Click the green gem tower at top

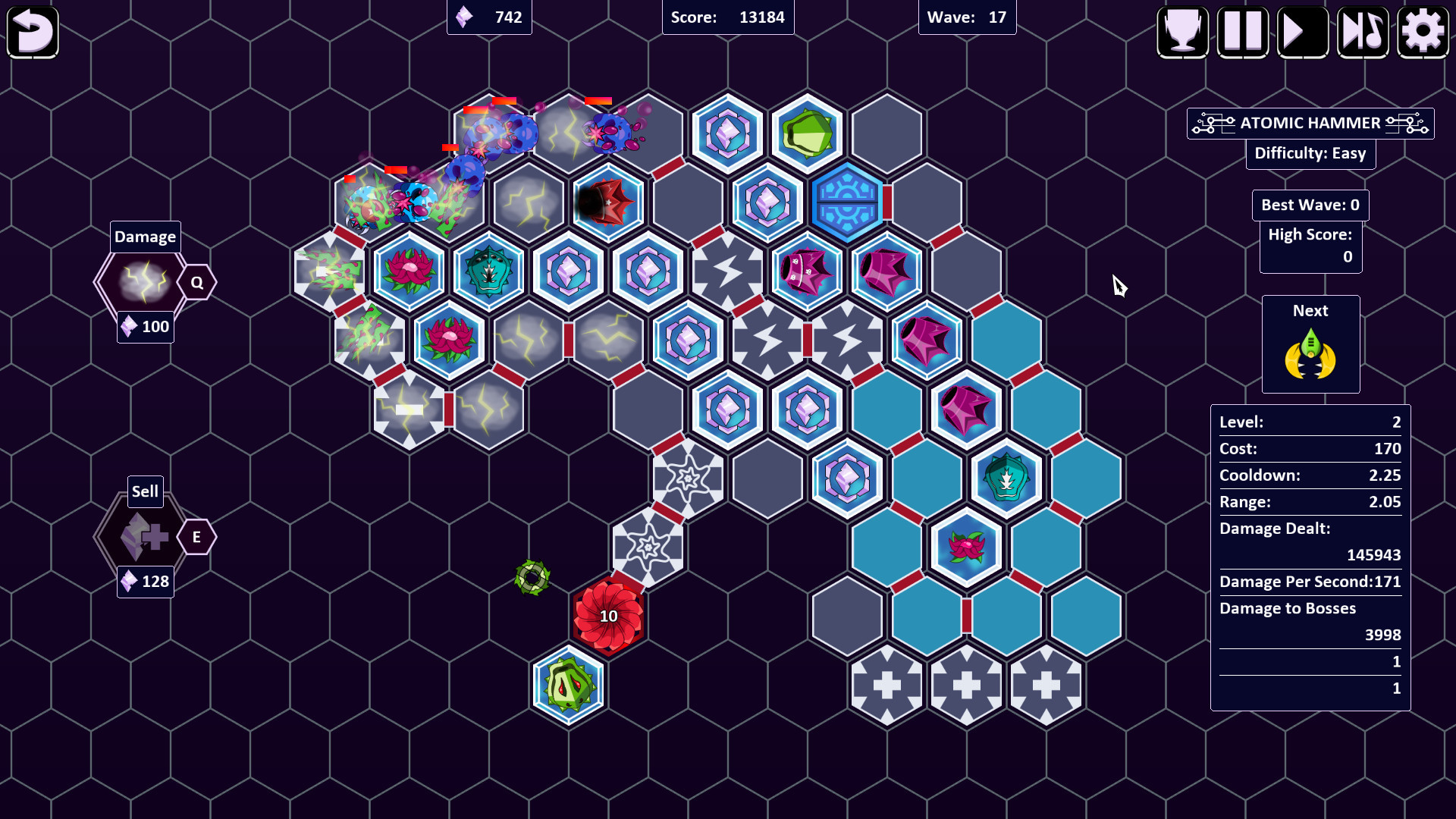(808, 133)
